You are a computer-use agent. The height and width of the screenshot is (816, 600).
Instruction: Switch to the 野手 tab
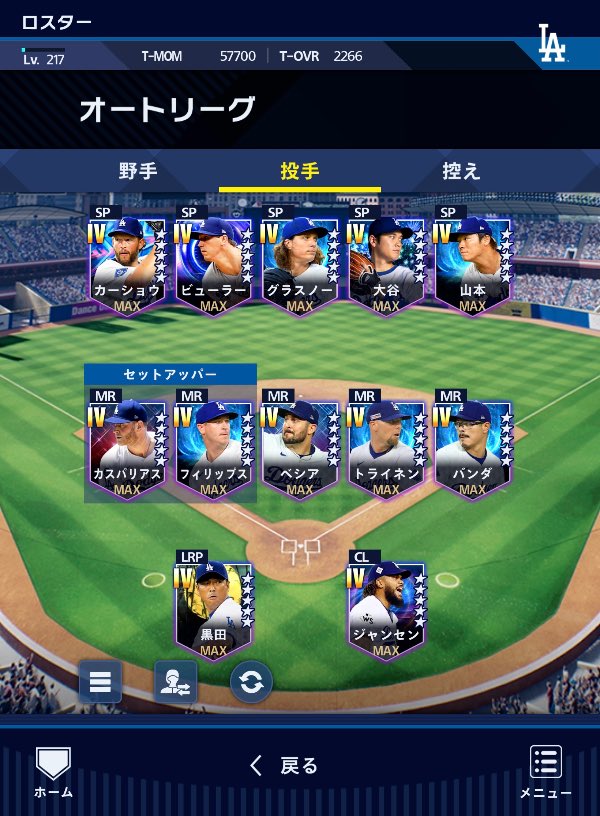pos(138,171)
